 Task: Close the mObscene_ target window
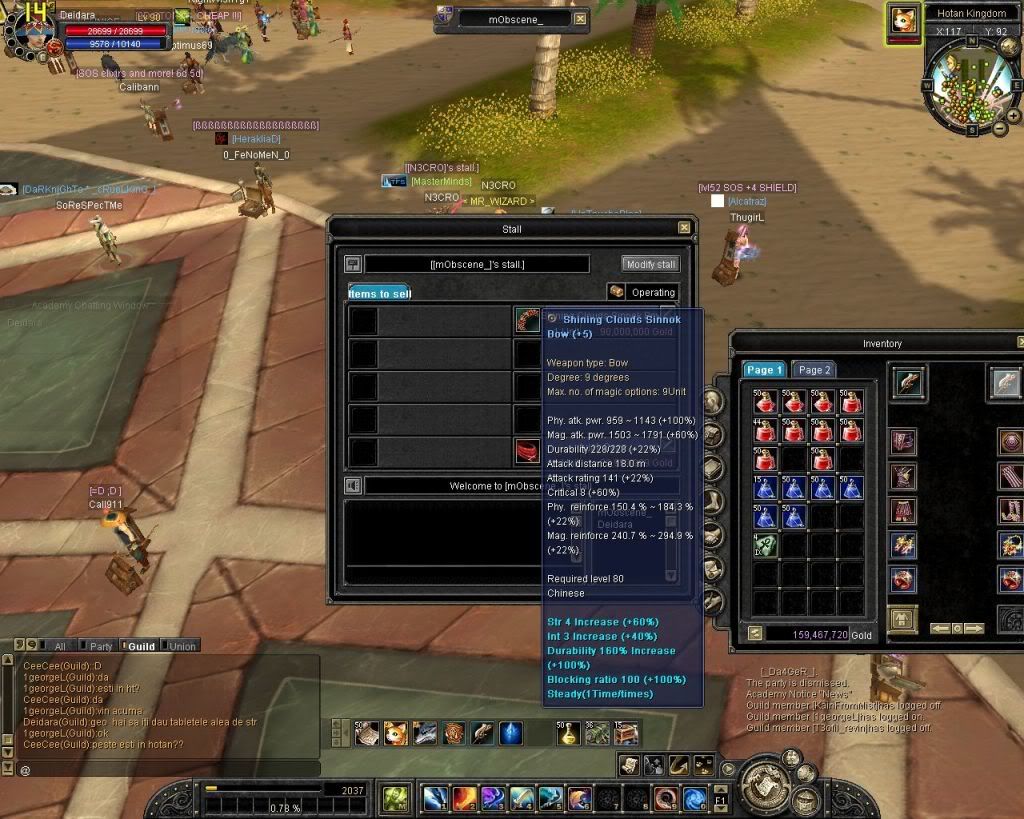(x=581, y=19)
